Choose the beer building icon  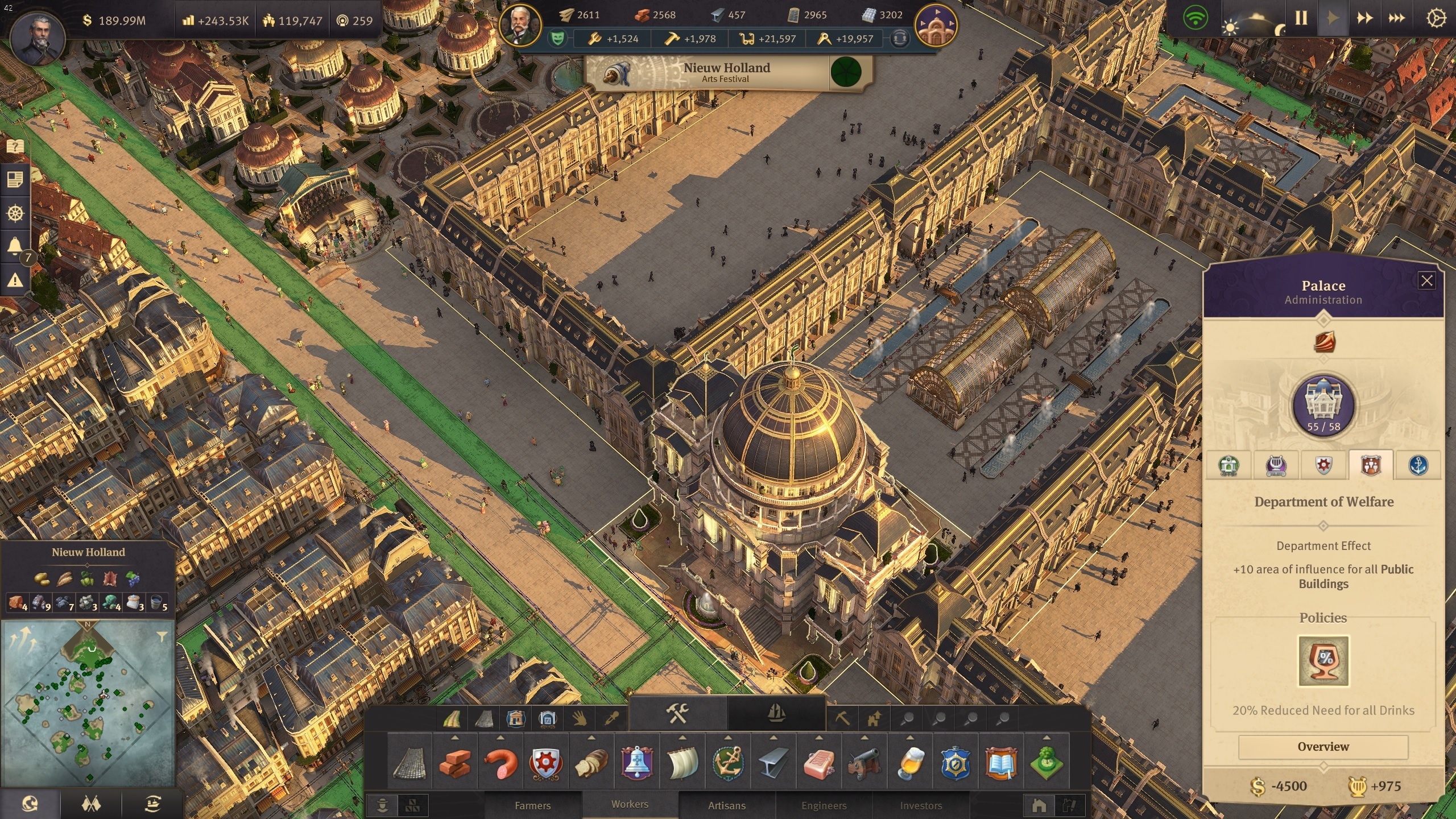point(910,763)
